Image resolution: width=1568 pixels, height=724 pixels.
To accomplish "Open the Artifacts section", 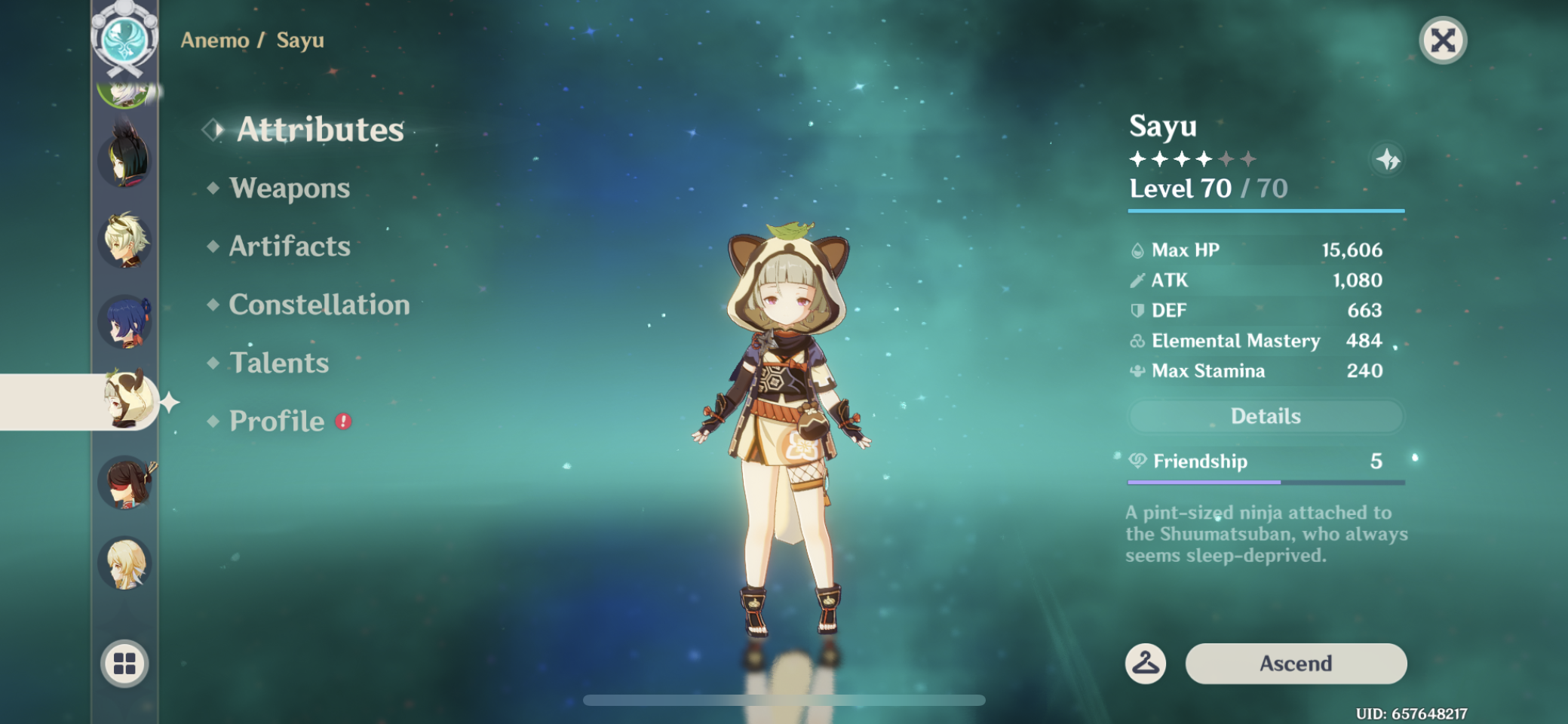I will [x=289, y=246].
